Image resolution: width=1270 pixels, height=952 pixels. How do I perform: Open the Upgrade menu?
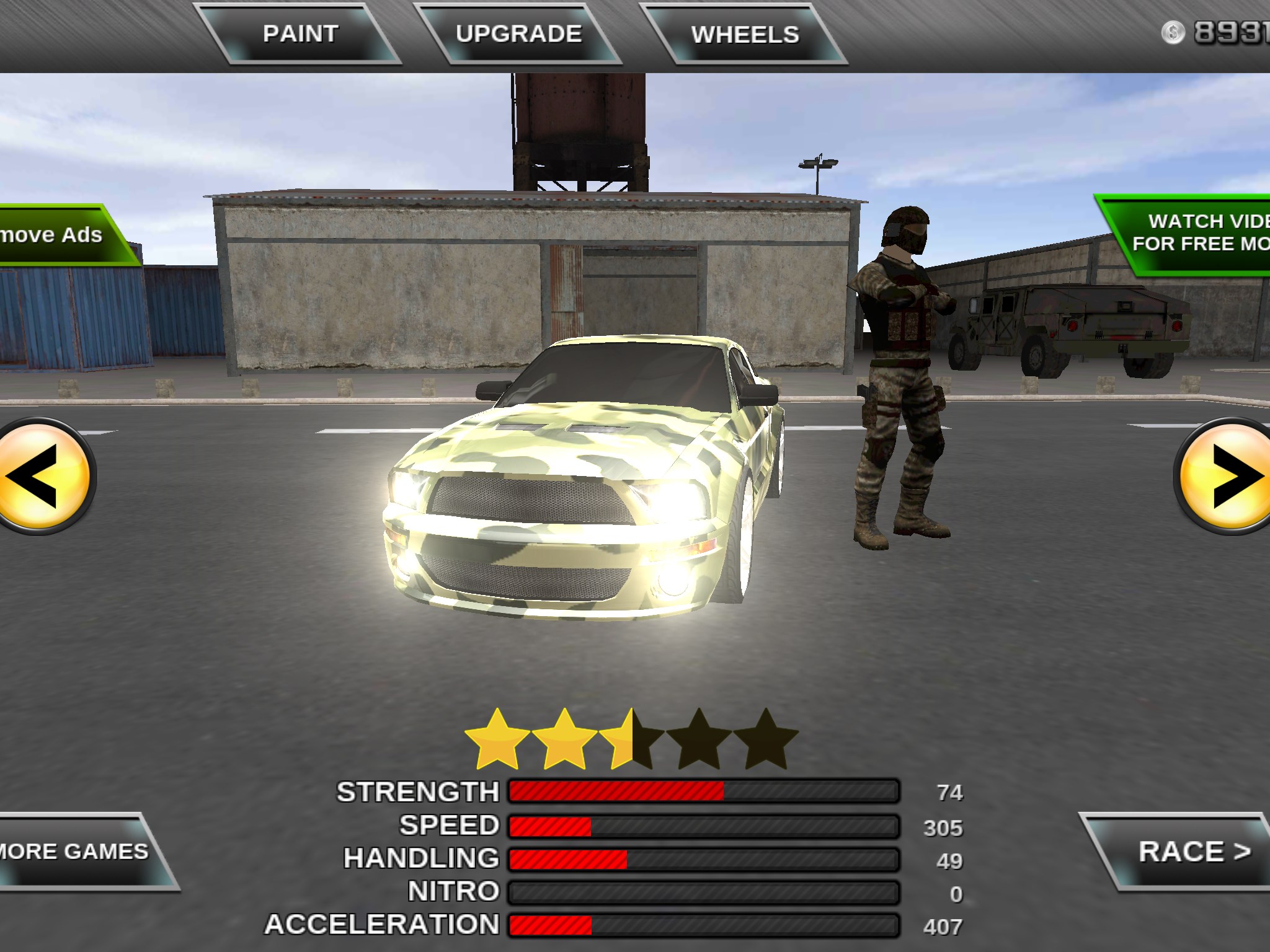[x=518, y=34]
